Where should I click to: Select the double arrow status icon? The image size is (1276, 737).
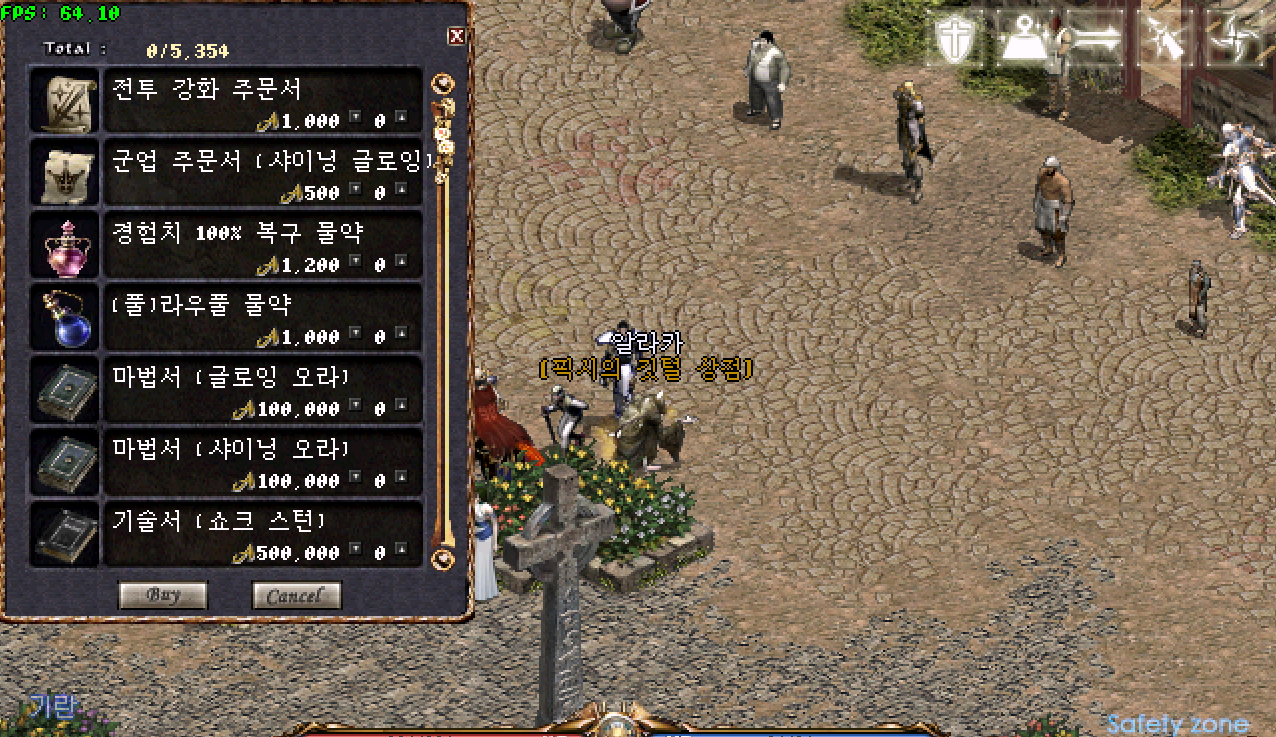(x=1095, y=40)
